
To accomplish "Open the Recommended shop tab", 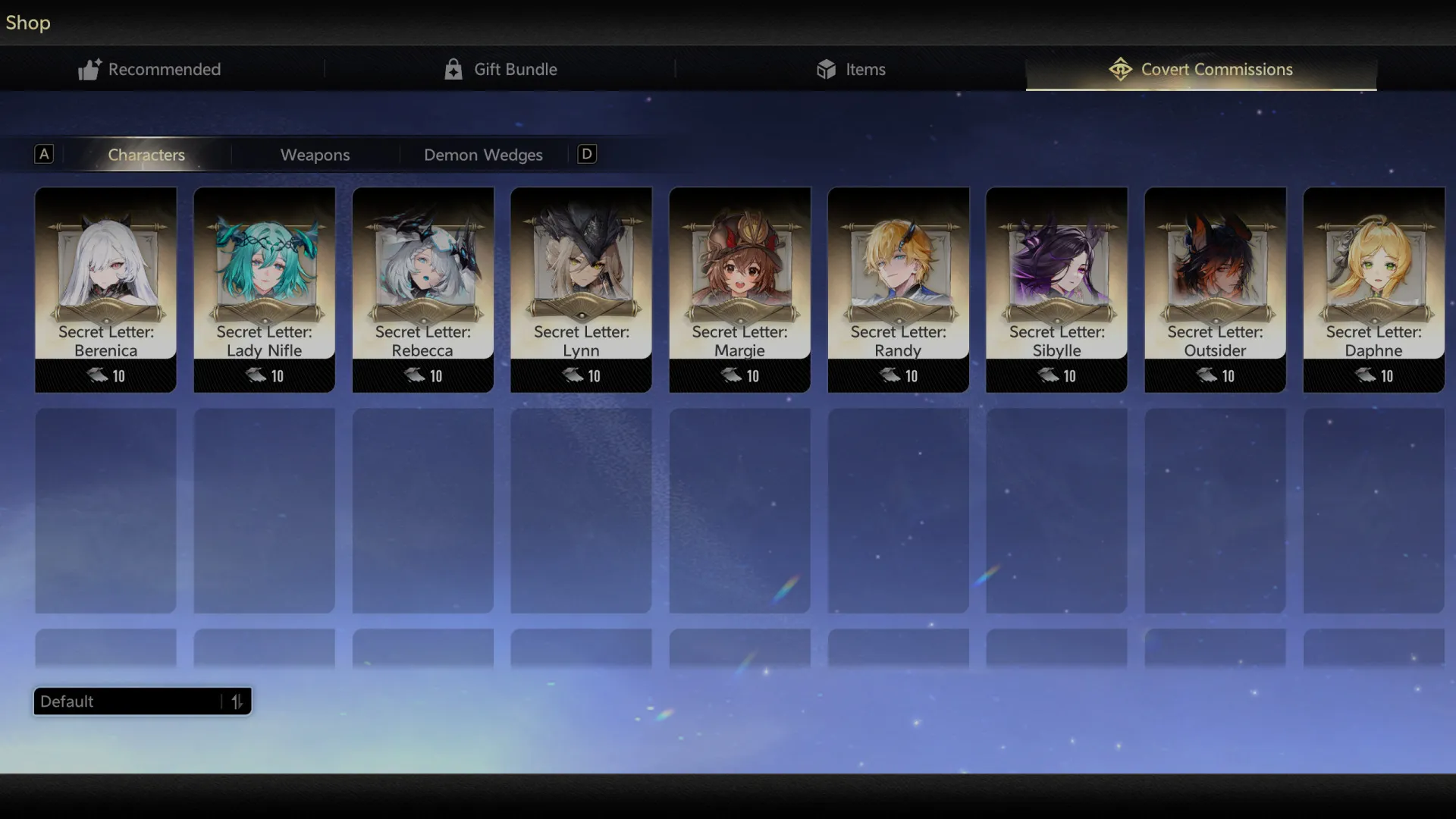I will pos(150,69).
